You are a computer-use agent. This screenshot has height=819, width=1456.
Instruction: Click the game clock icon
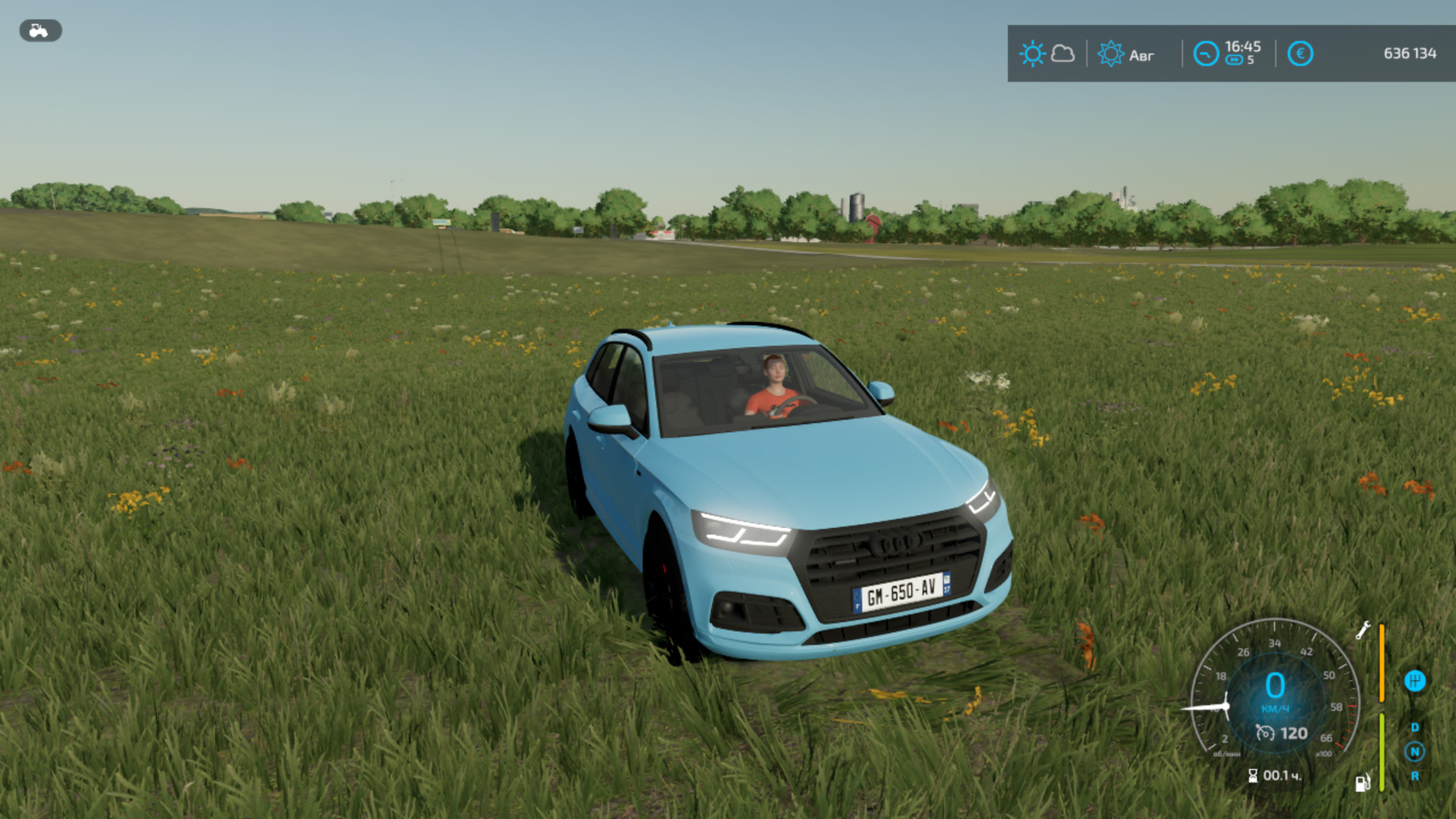pos(1205,54)
